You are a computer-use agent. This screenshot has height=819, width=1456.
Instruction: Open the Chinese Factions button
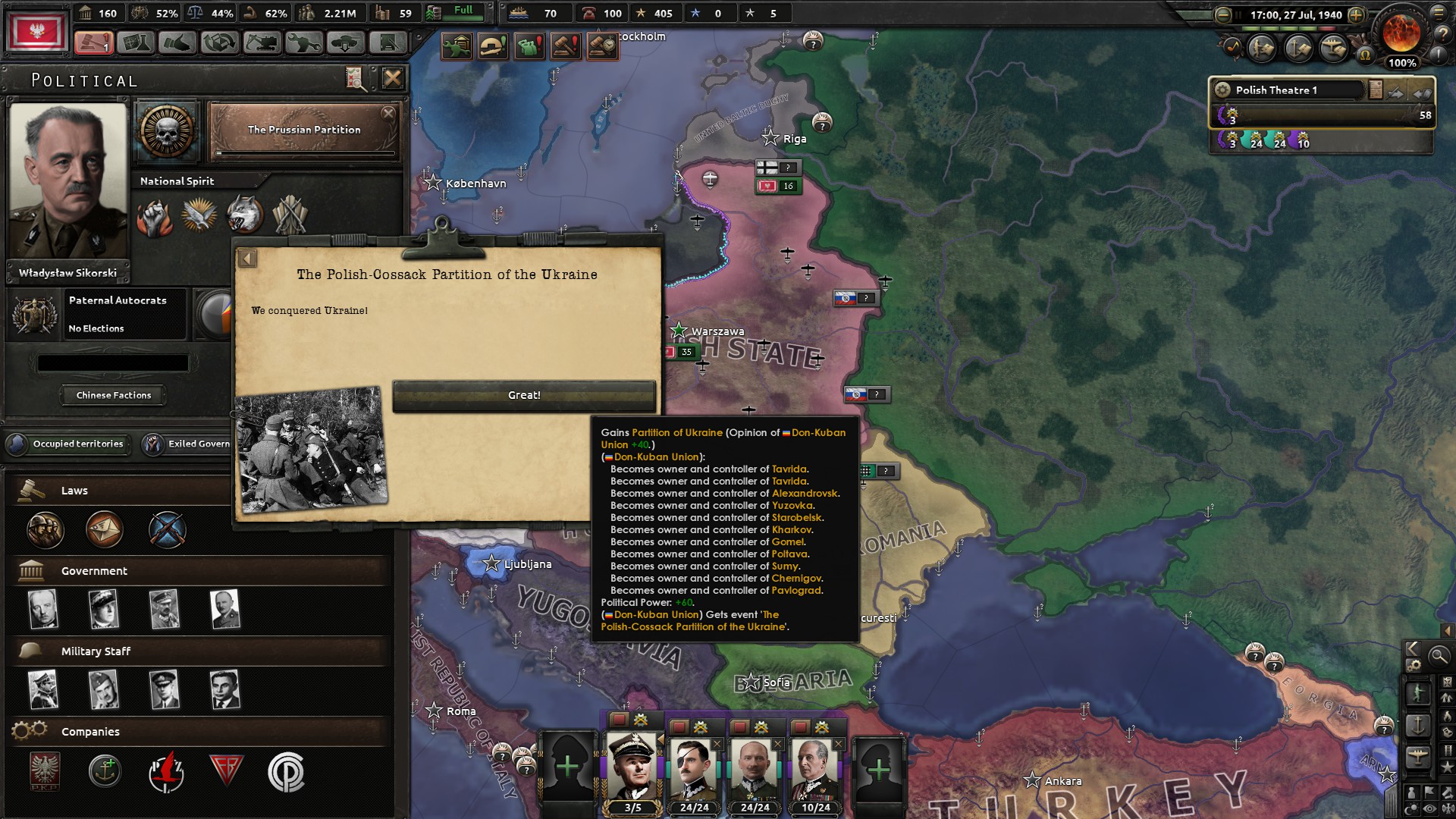point(112,395)
